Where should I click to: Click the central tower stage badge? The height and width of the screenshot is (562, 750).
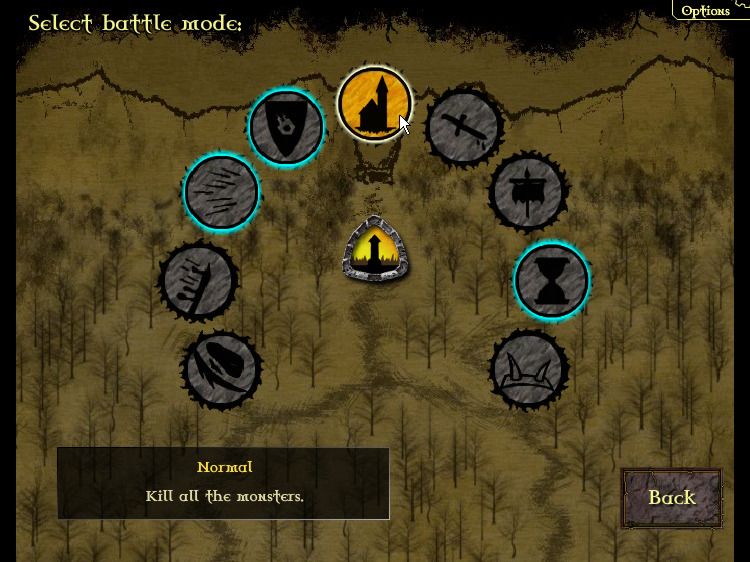click(x=374, y=248)
